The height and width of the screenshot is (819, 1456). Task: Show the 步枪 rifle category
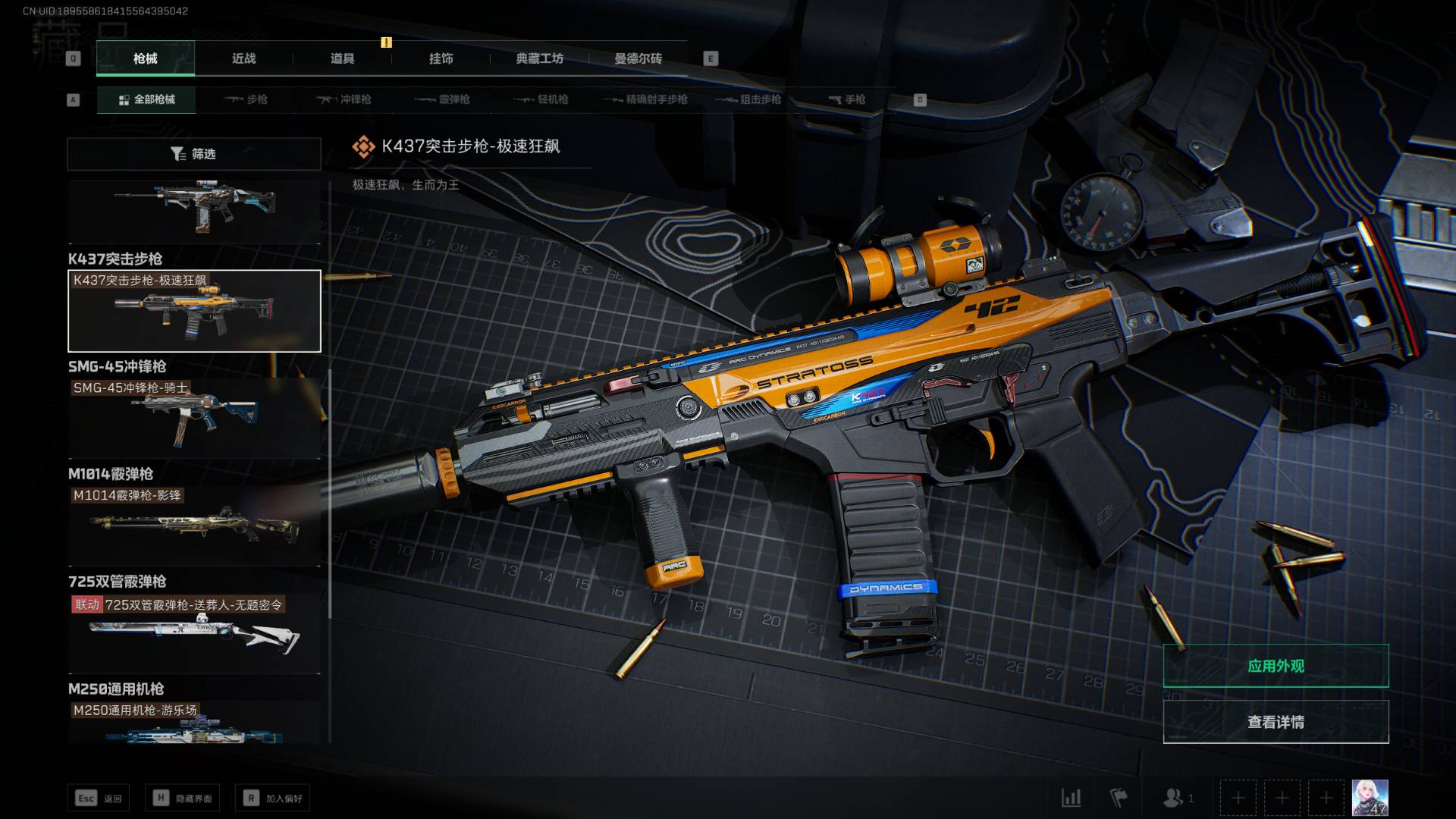[246, 99]
